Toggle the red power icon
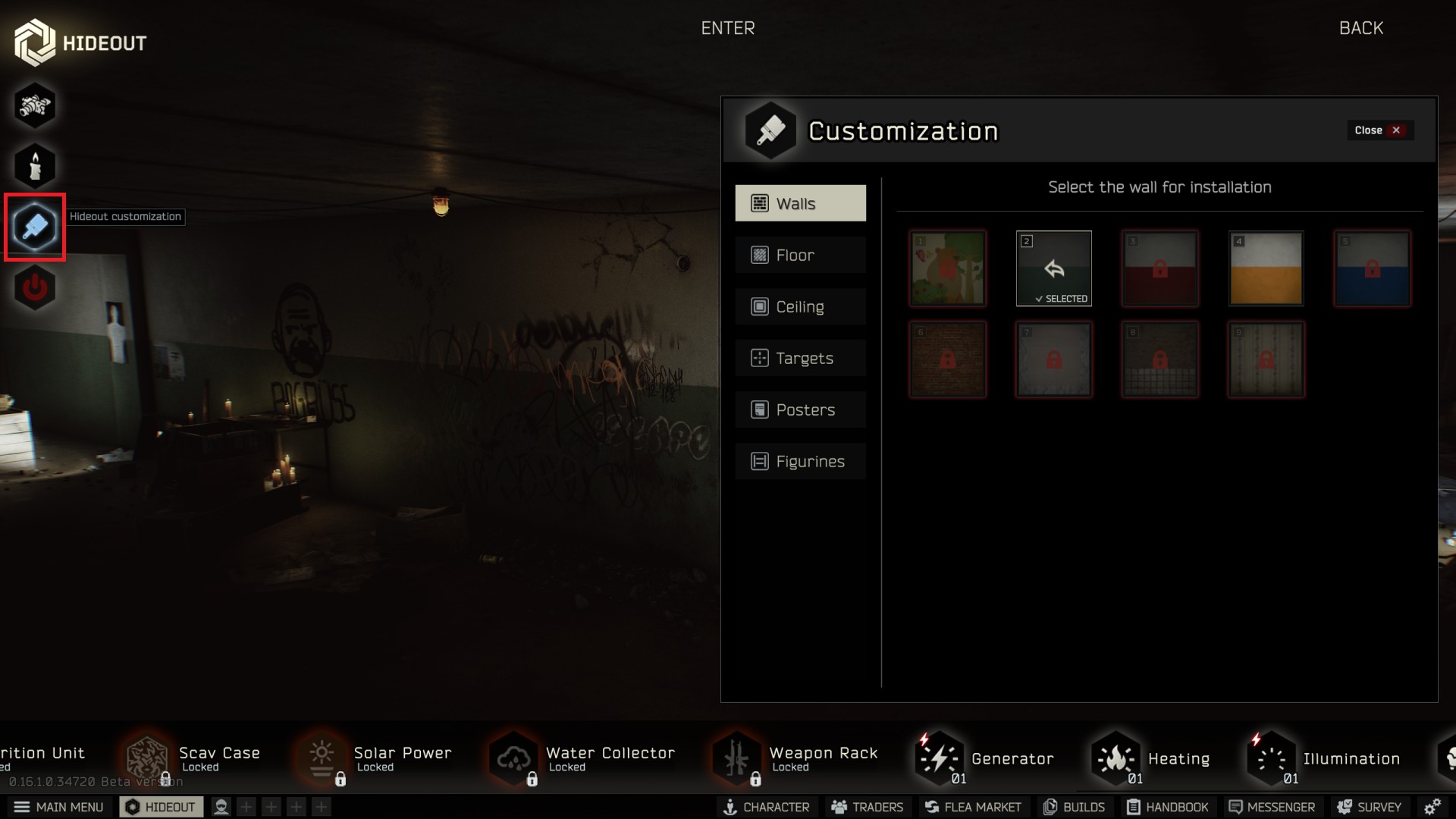The image size is (1456, 819). coord(35,288)
